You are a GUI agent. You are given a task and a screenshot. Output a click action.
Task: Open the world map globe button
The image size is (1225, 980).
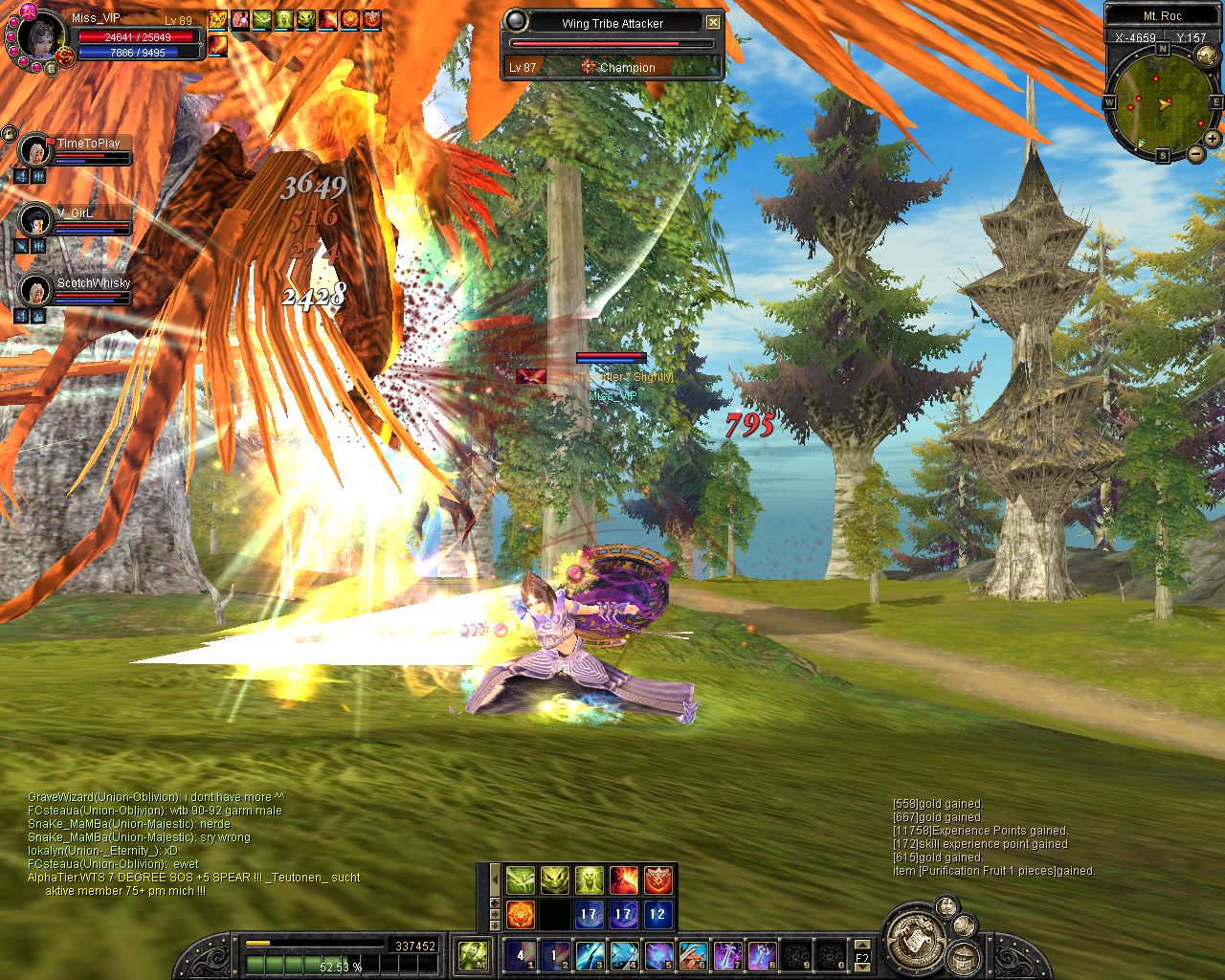pyautogui.click(x=1206, y=56)
